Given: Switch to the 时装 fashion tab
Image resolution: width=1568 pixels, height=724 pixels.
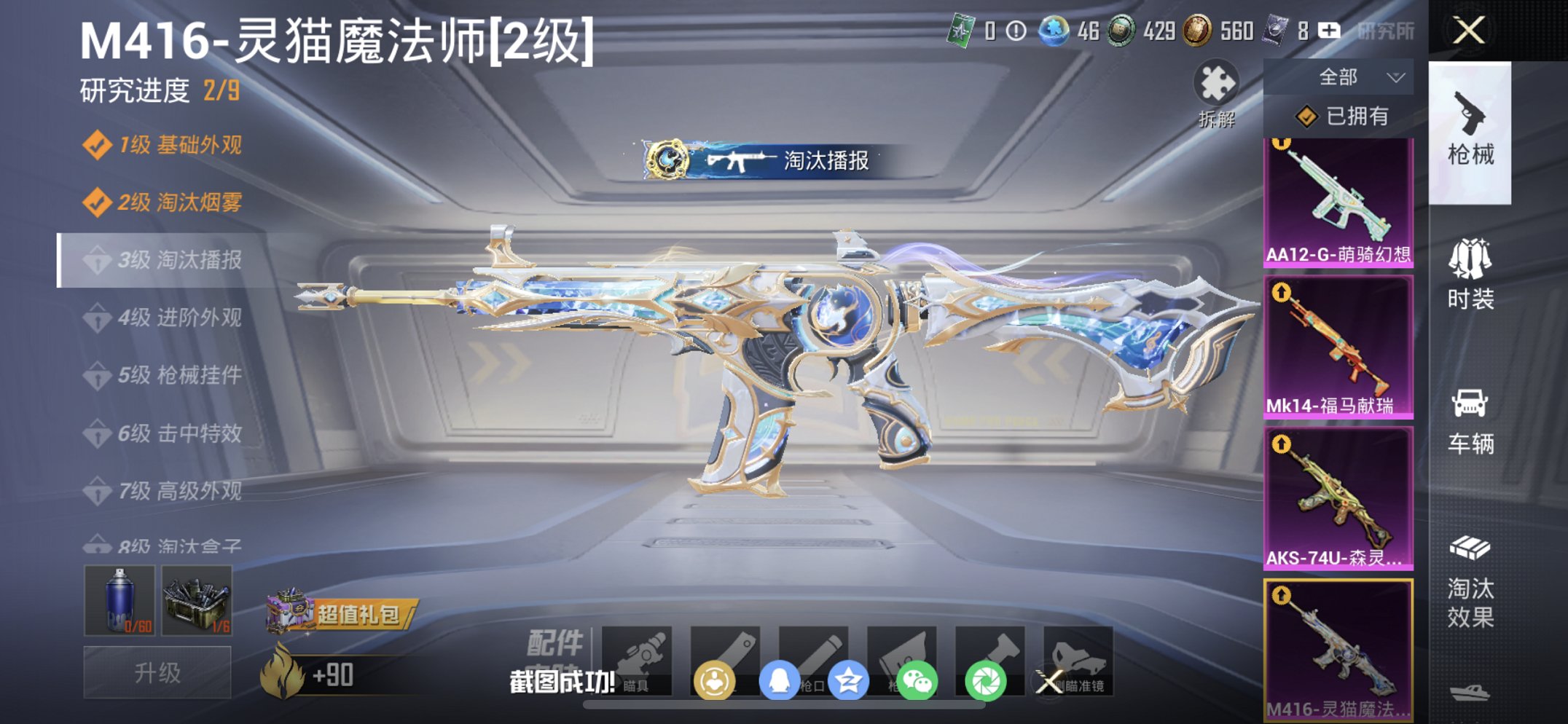Looking at the screenshot, I should (1470, 269).
